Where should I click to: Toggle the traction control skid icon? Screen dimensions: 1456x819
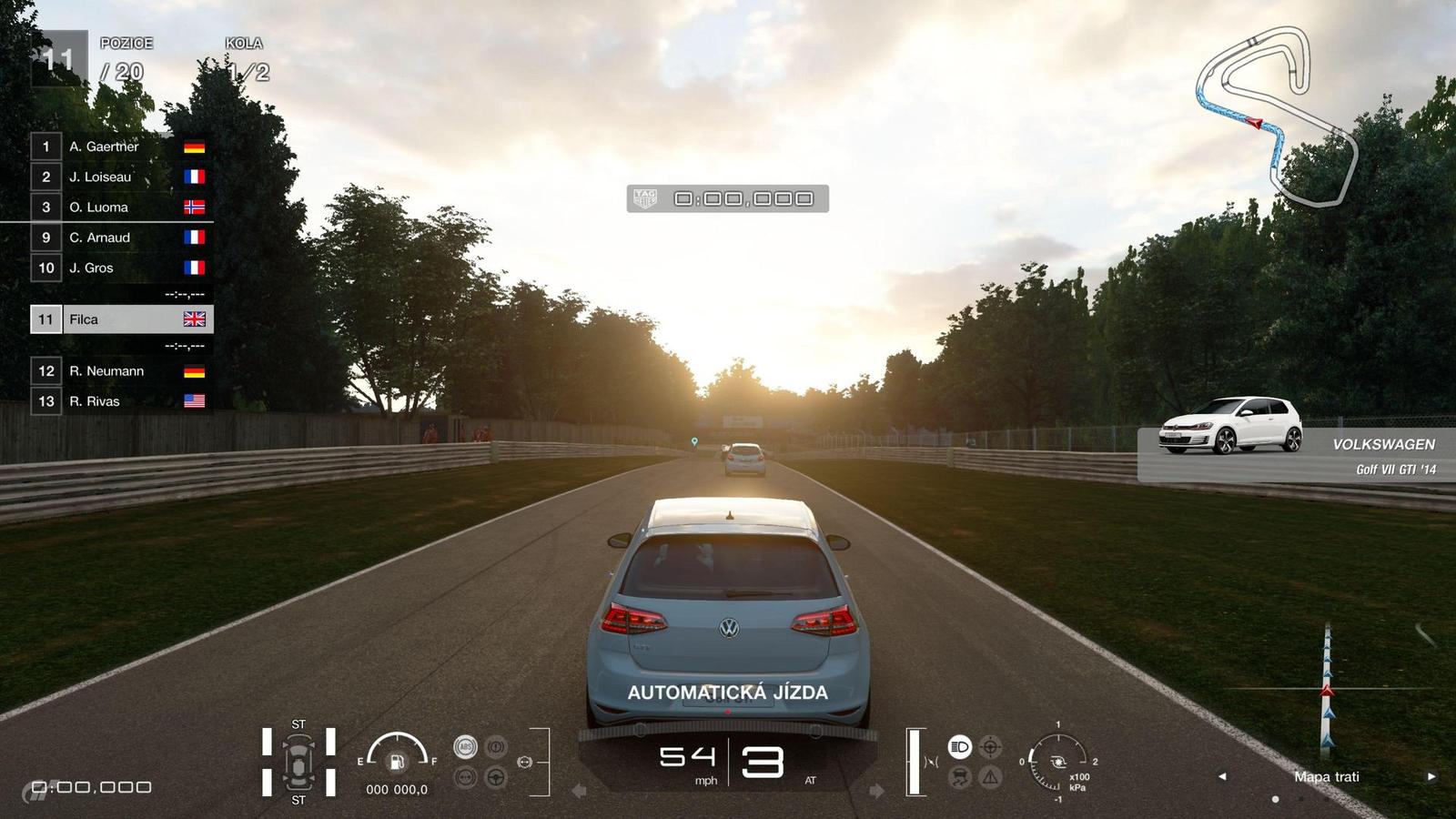click(960, 777)
